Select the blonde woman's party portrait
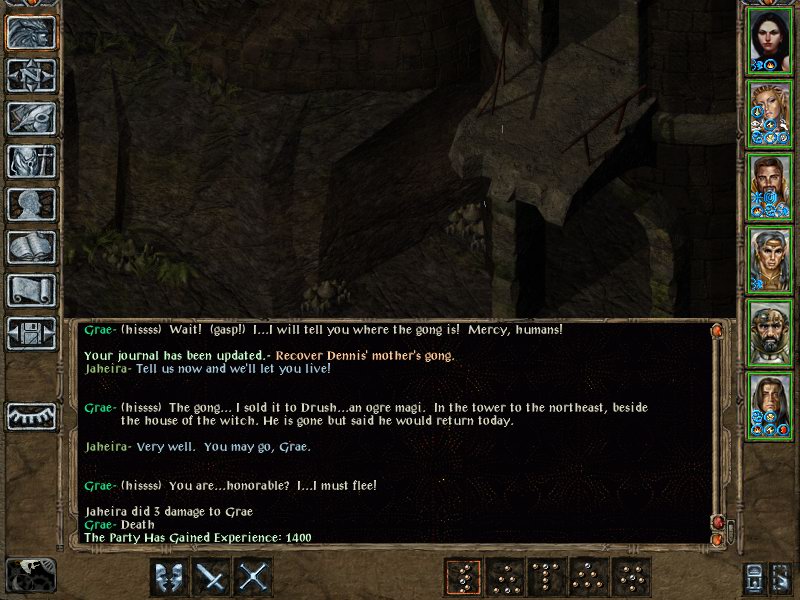The width and height of the screenshot is (800, 600). (x=770, y=112)
